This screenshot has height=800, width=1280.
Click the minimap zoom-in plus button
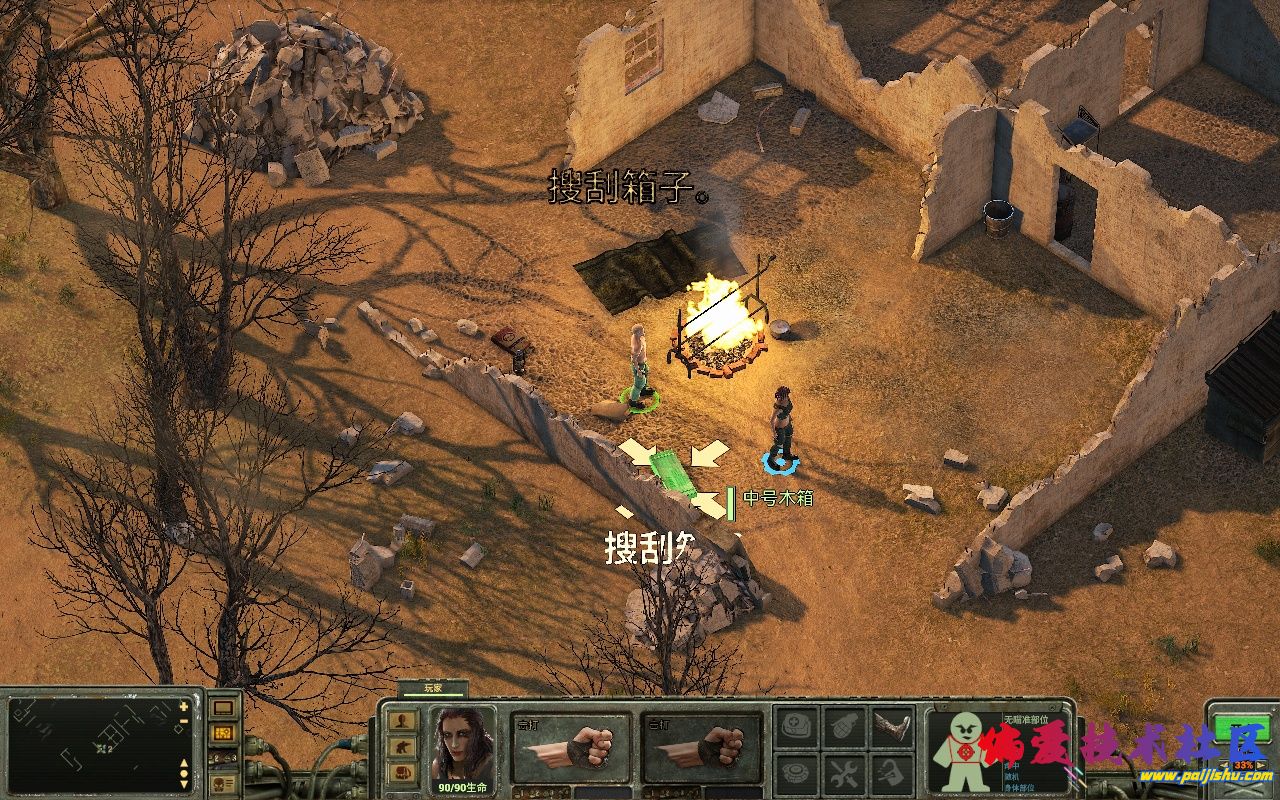(x=184, y=706)
